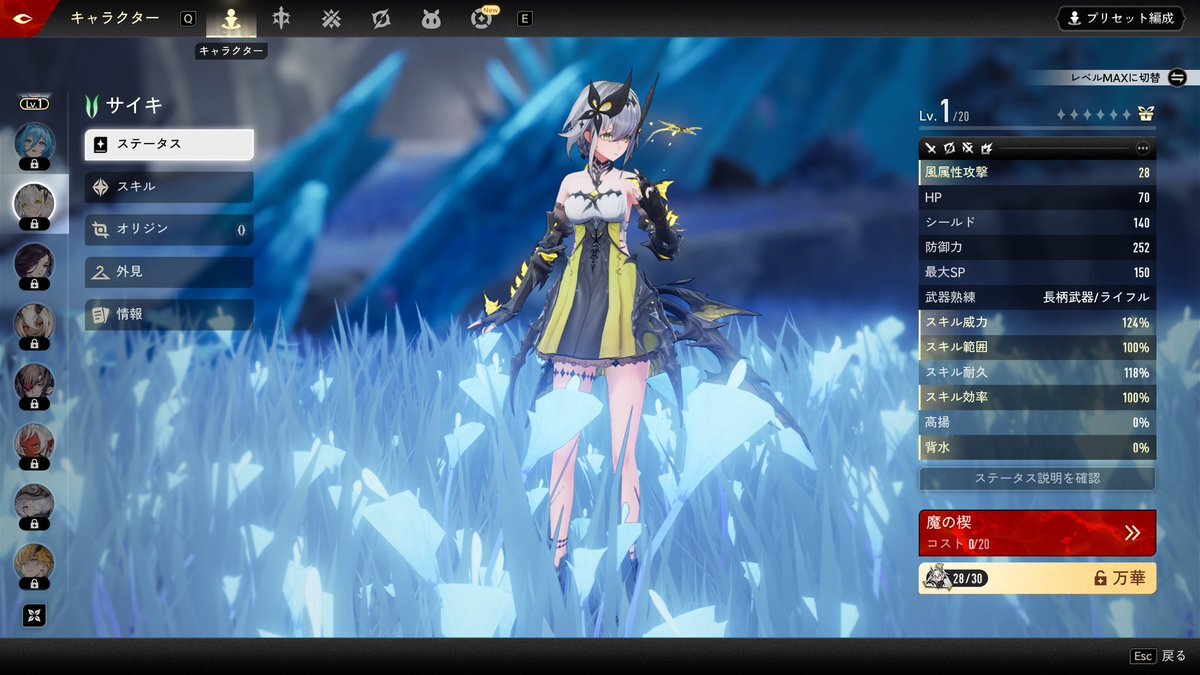This screenshot has height=675, width=1200.
Task: Unlock character with the 万華 button
Action: pyautogui.click(x=1037, y=578)
